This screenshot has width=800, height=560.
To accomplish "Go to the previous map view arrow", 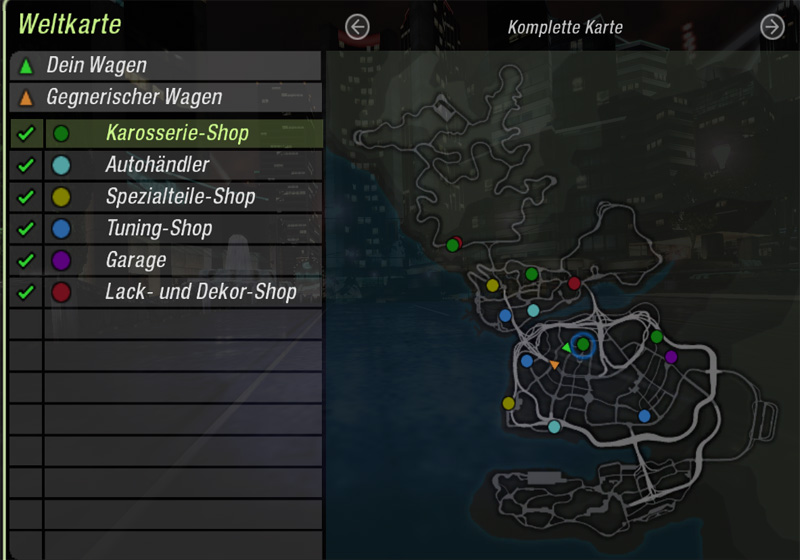I will tap(357, 27).
